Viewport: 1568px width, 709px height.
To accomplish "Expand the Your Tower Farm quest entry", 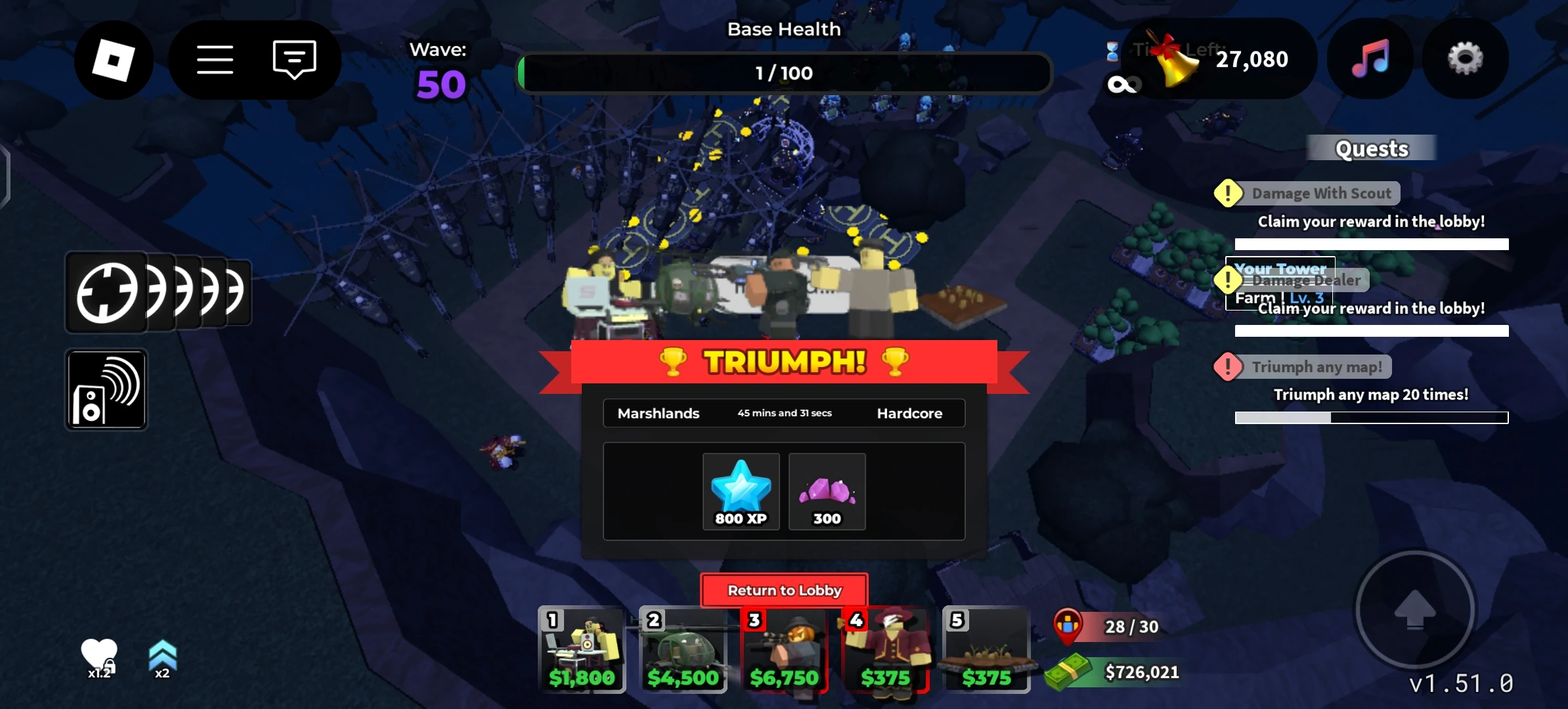I will pyautogui.click(x=1280, y=282).
